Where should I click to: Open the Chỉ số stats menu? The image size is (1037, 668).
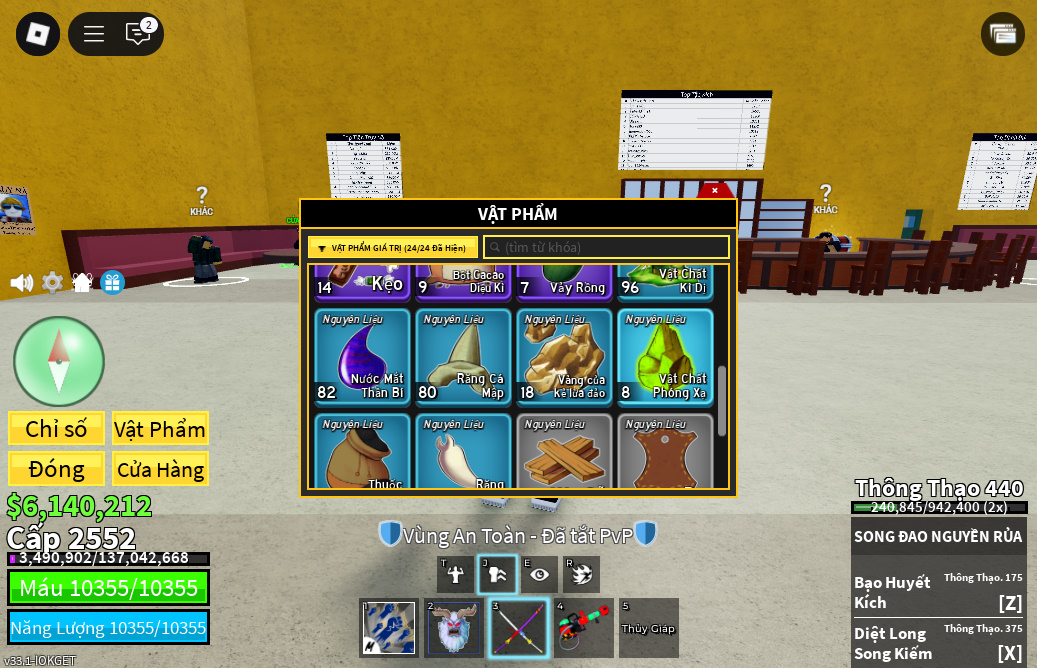click(x=56, y=429)
